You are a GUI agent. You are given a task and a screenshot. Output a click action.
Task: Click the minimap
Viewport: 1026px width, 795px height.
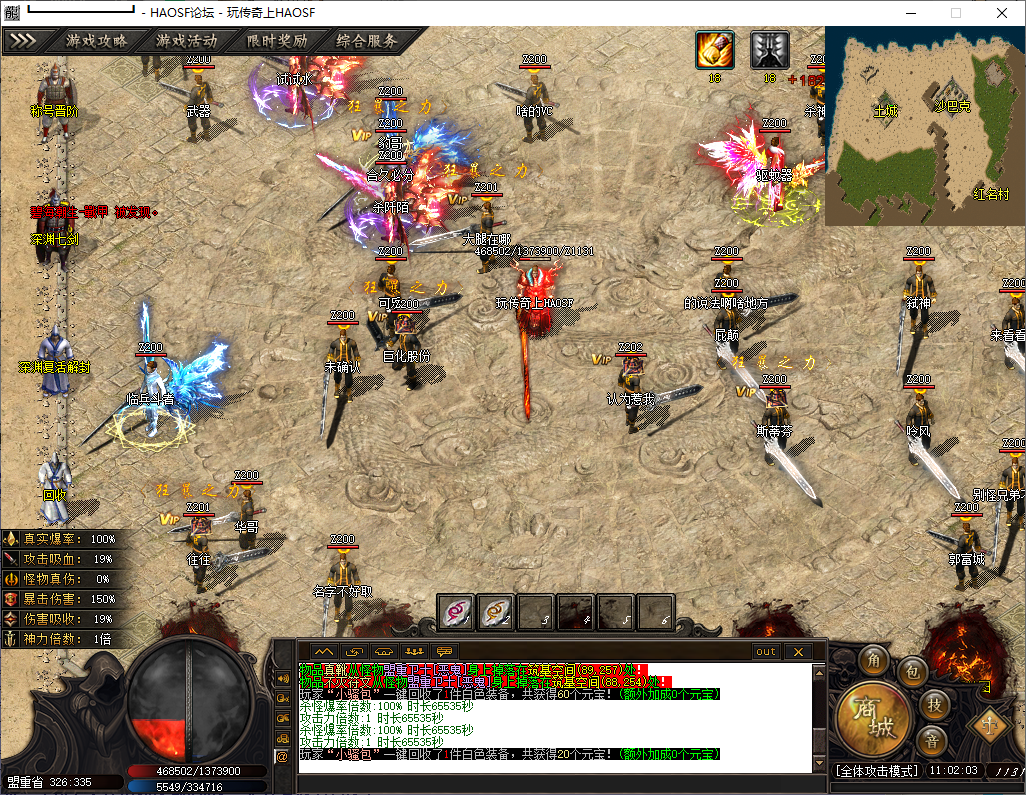[x=924, y=125]
